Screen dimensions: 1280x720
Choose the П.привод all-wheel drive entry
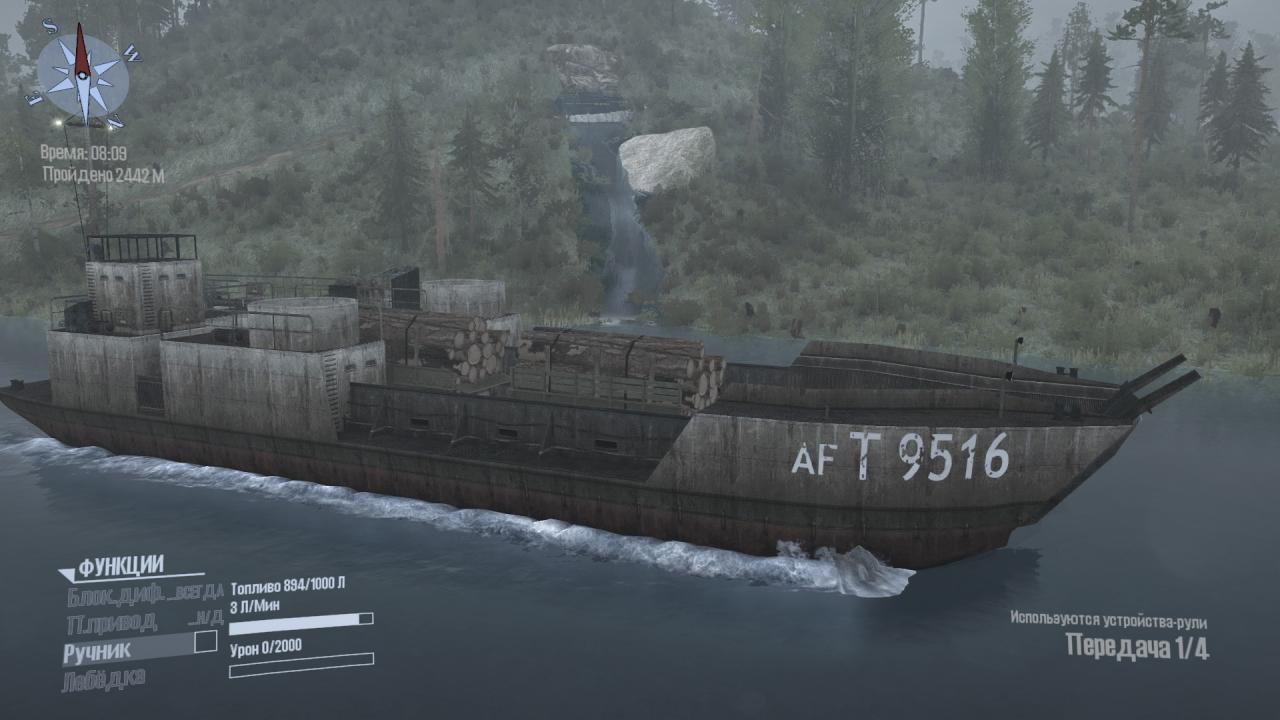112,623
